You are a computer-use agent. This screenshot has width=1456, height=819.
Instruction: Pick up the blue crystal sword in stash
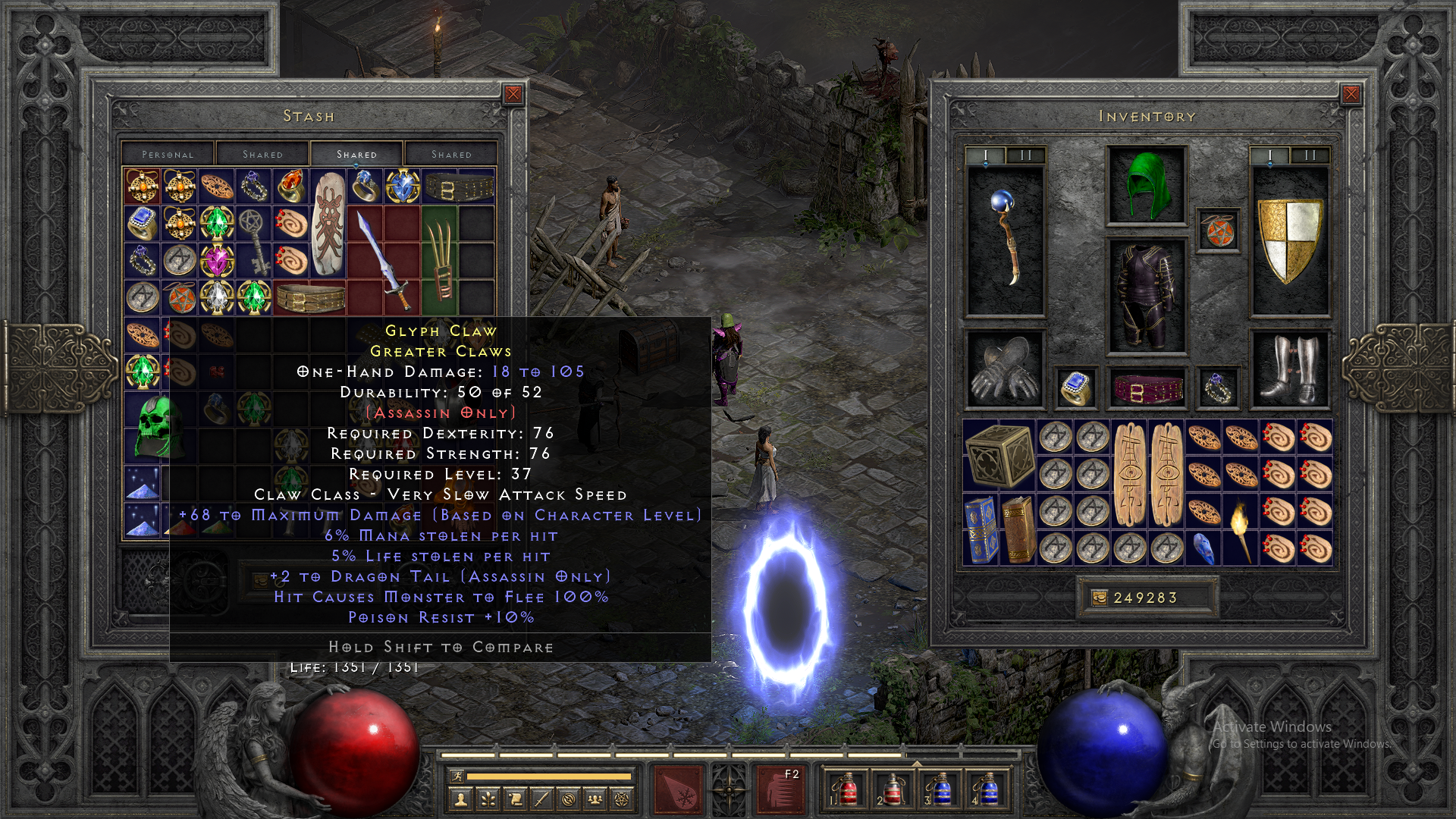pos(384,260)
